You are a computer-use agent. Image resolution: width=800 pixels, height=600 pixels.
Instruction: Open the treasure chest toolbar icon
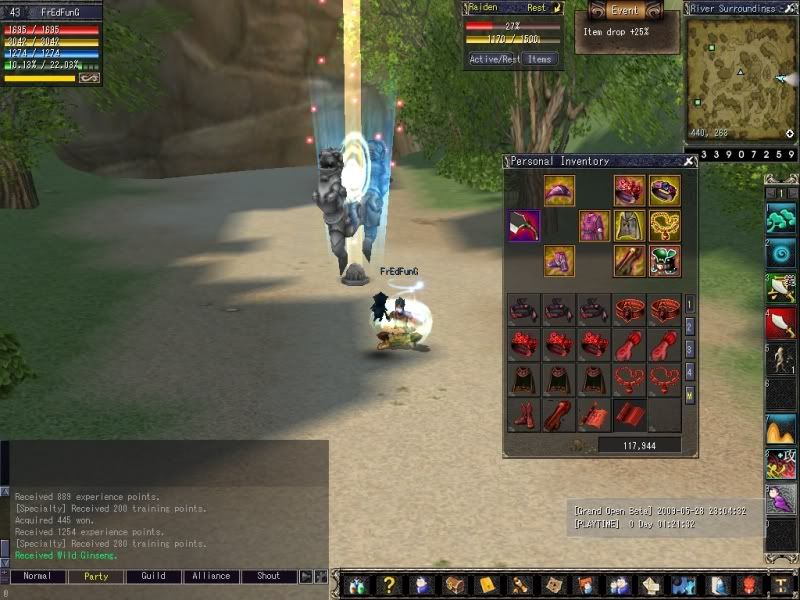click(455, 585)
